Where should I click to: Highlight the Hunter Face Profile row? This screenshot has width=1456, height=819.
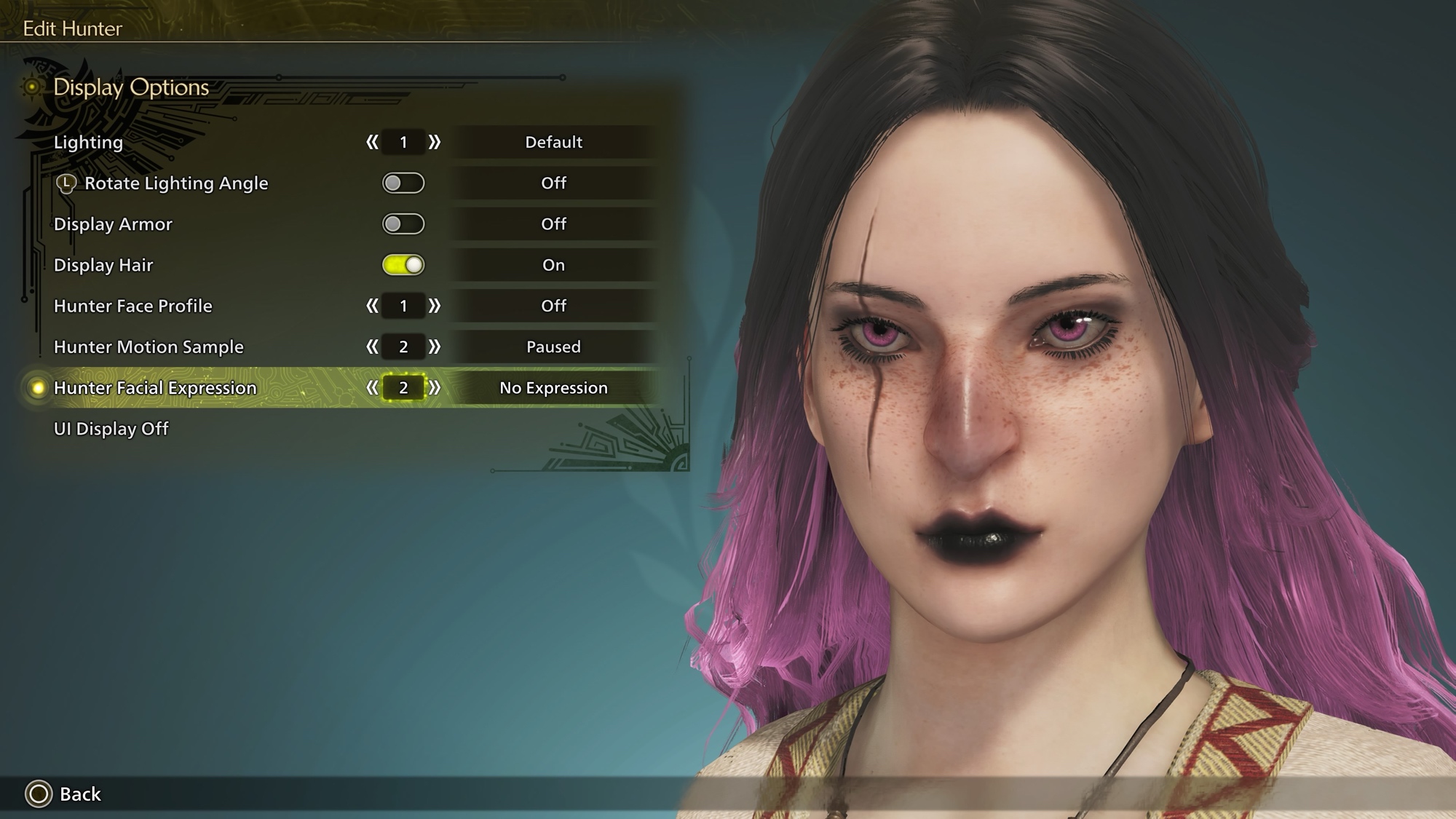[x=133, y=306]
